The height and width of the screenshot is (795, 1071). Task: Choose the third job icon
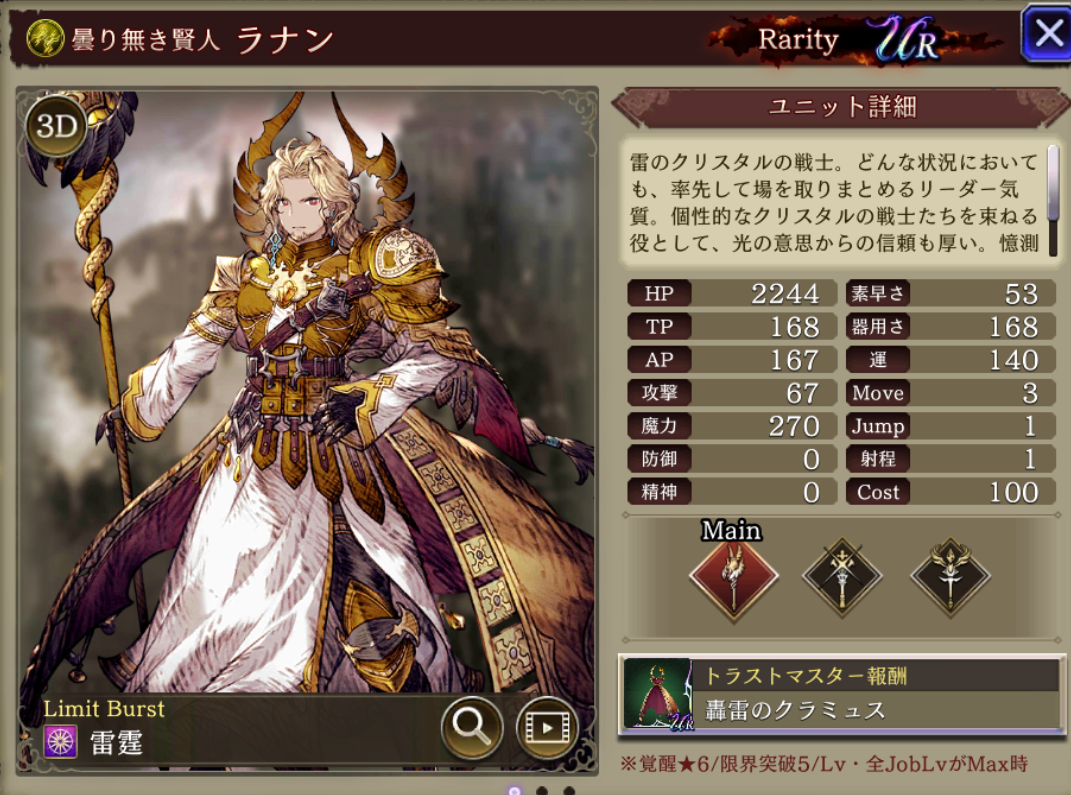click(950, 577)
